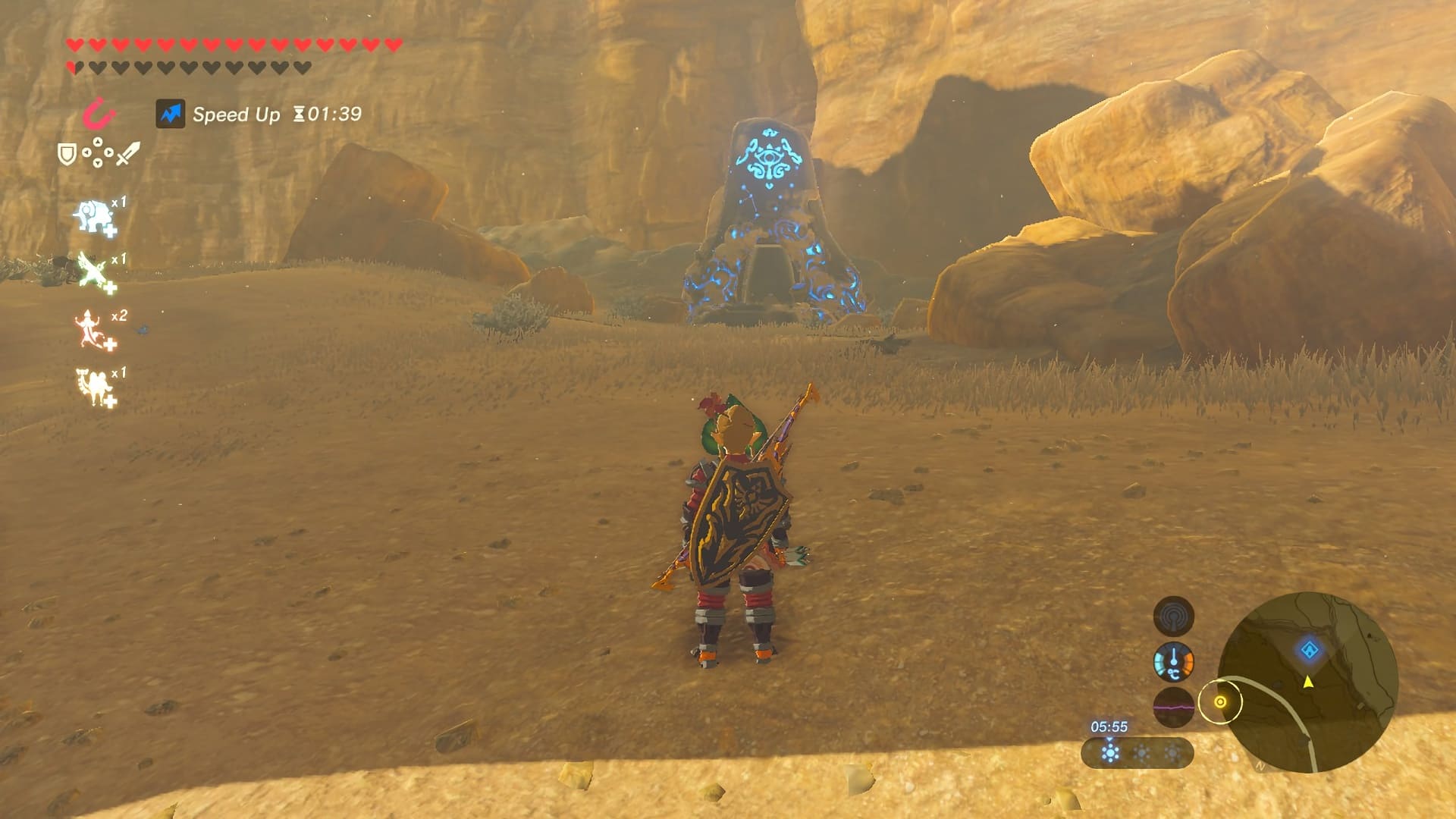
Task: Click the sword icon beside the d-pad
Action: [127, 151]
